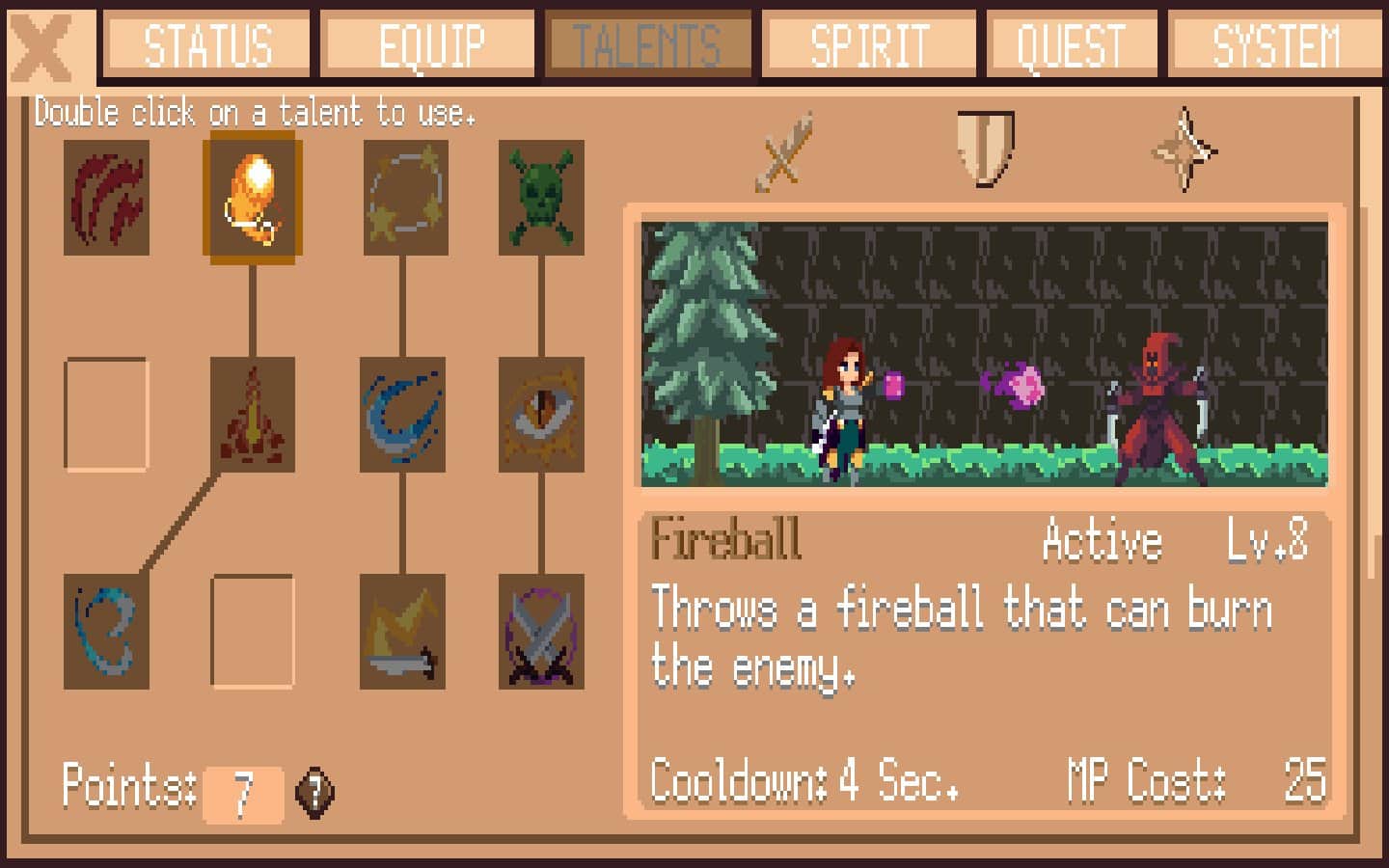
Task: Select the erupting volcano talent icon
Action: tap(253, 415)
